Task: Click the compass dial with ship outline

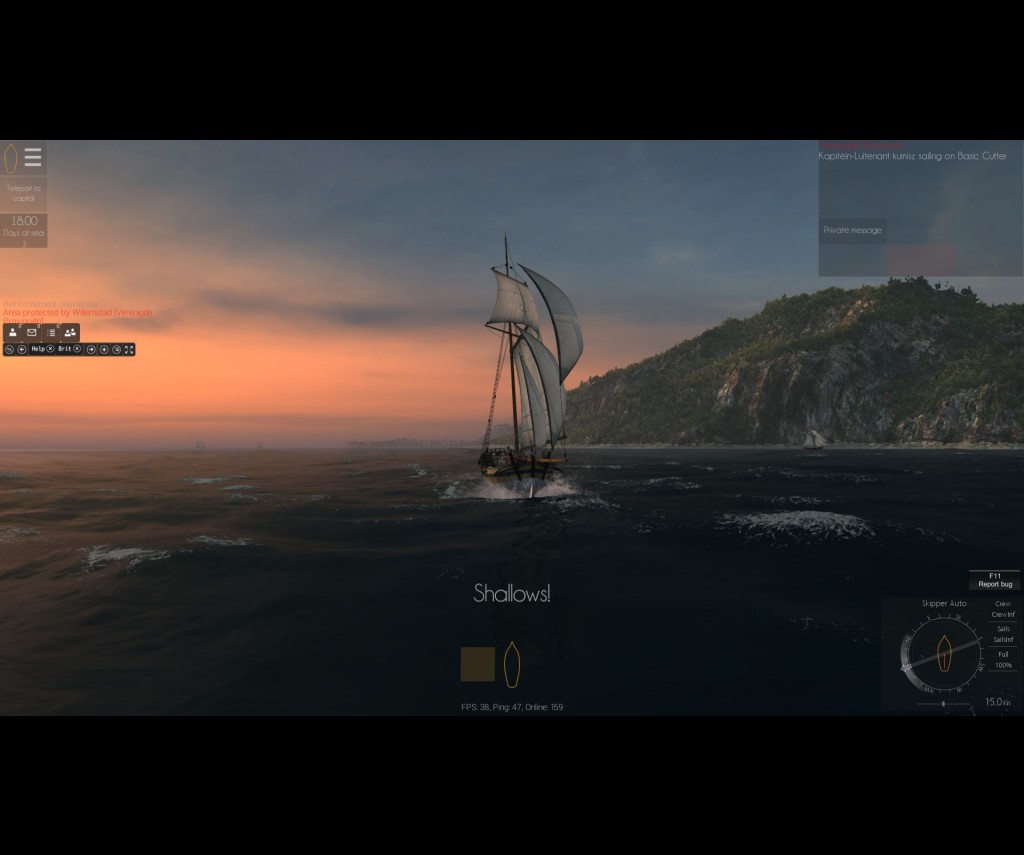Action: click(x=942, y=654)
